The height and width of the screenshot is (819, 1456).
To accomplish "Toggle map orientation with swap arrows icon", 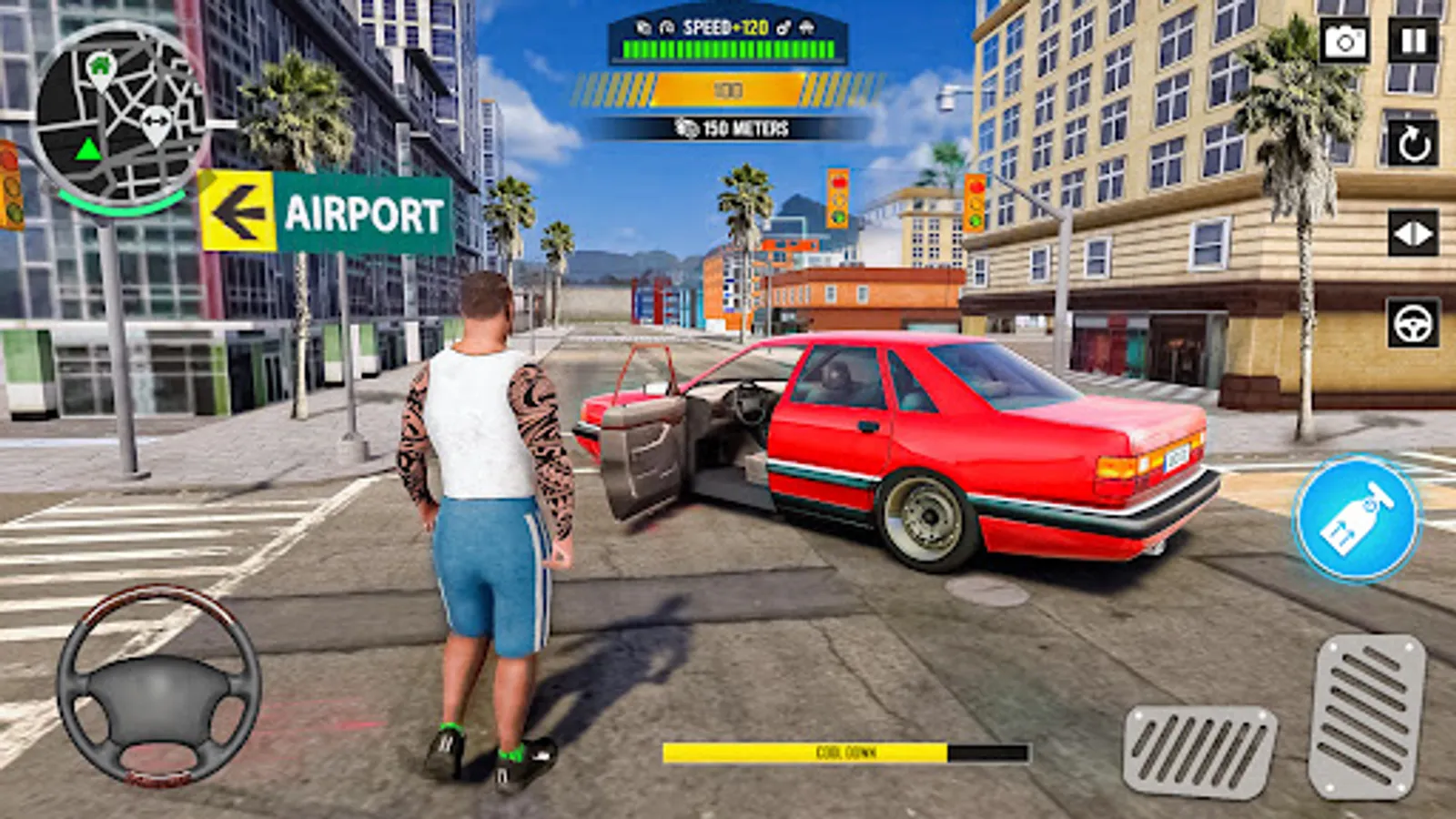I will click(x=157, y=118).
